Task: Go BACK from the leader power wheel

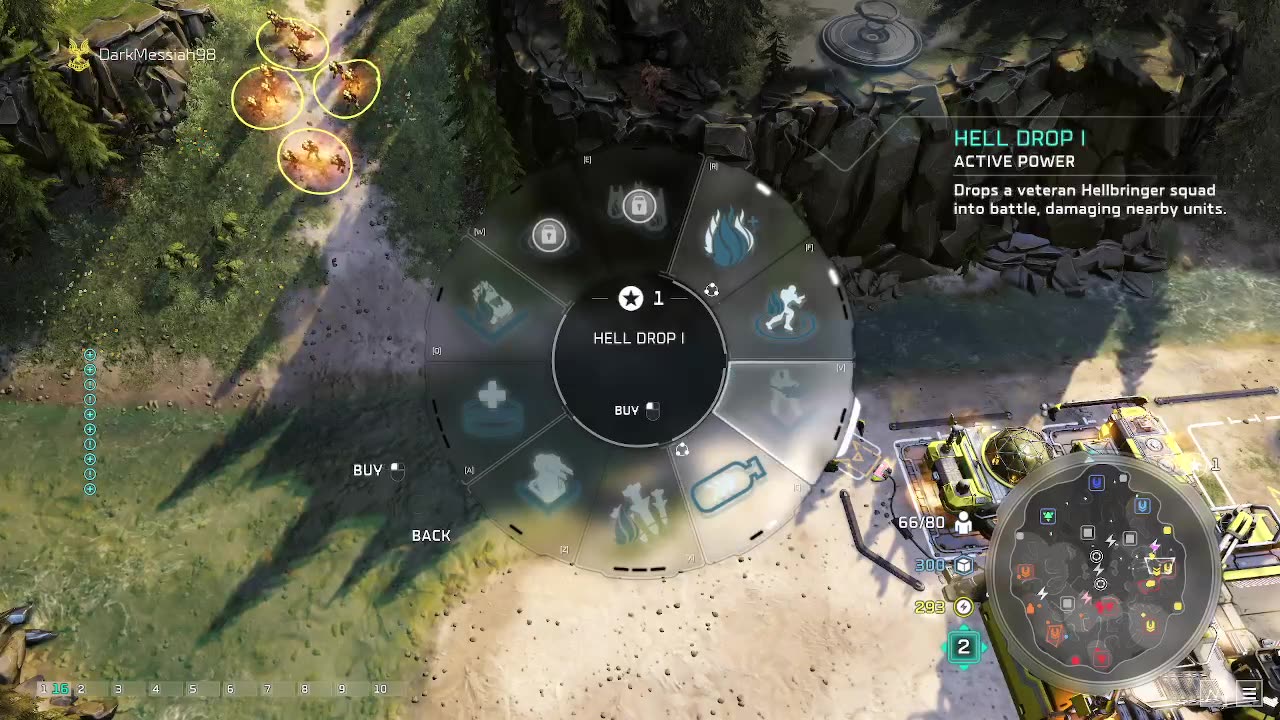Action: [x=431, y=536]
